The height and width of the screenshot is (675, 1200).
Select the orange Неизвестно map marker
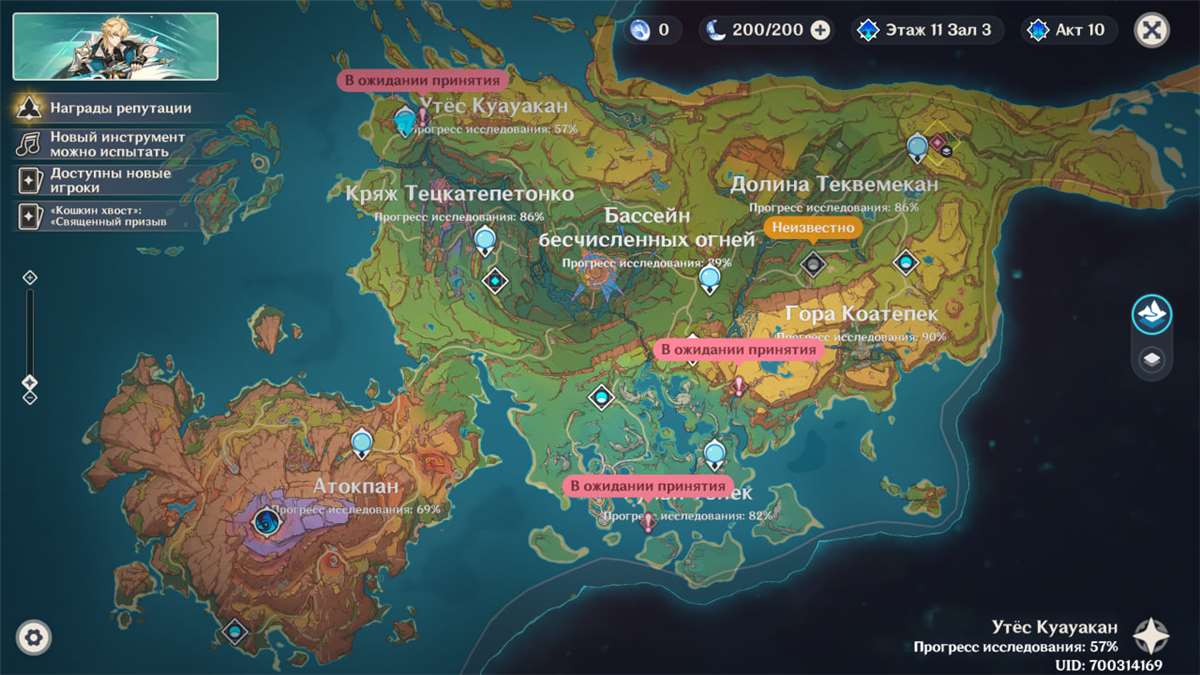click(x=813, y=228)
